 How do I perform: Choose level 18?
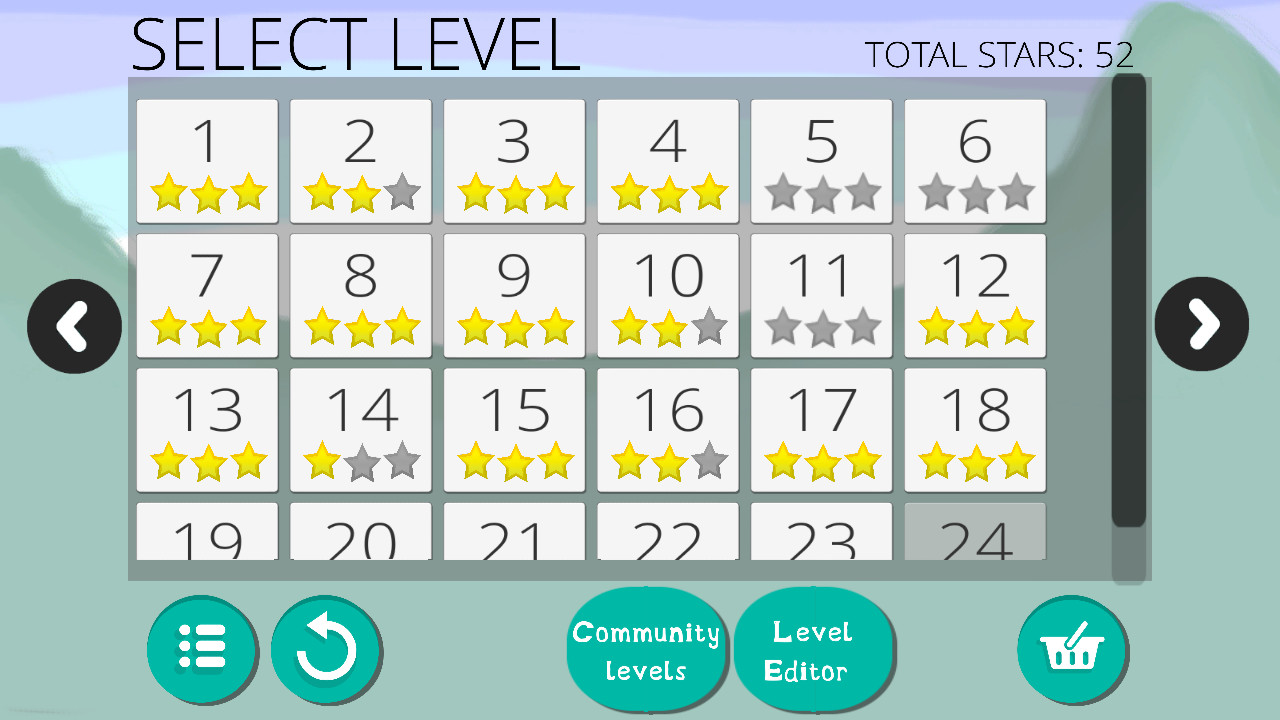[975, 430]
